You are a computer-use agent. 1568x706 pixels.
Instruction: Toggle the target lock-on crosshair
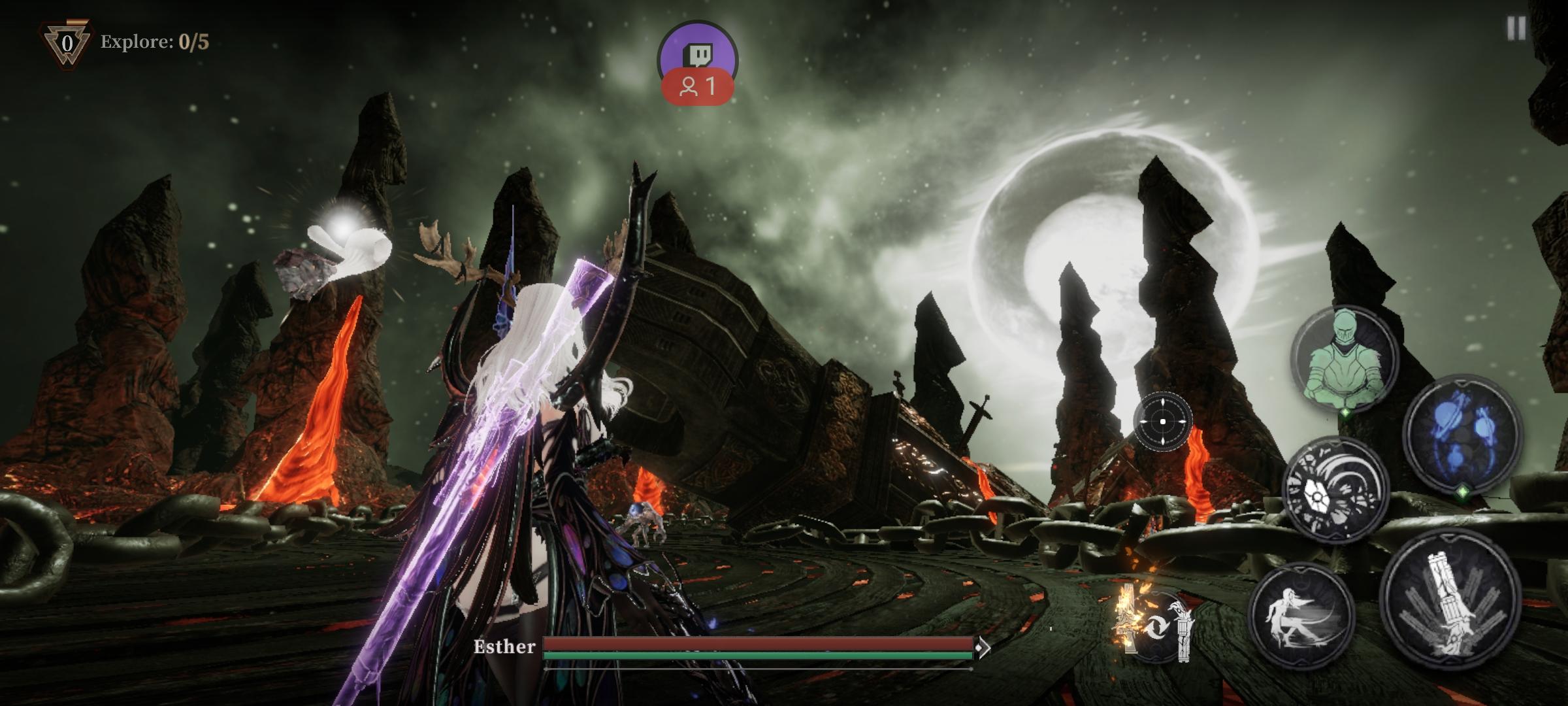(x=1162, y=422)
